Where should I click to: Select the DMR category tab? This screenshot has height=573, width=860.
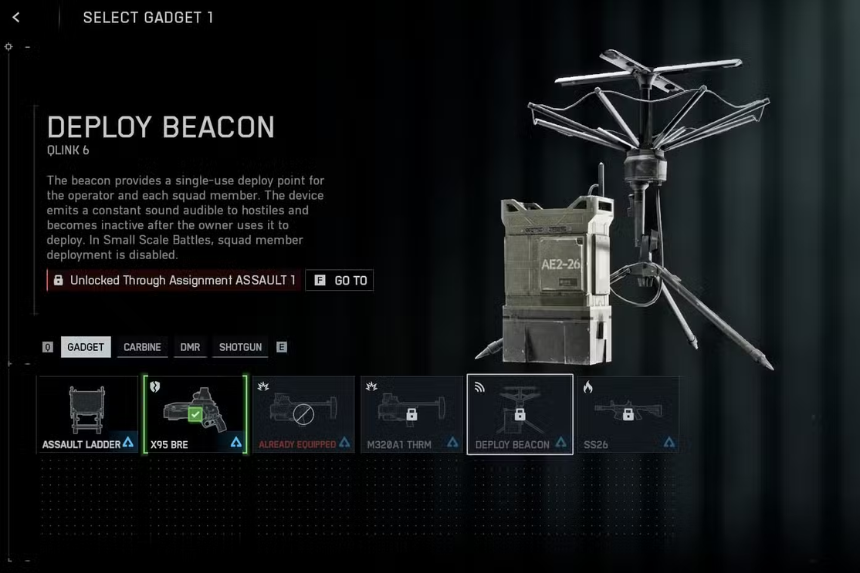click(x=190, y=347)
